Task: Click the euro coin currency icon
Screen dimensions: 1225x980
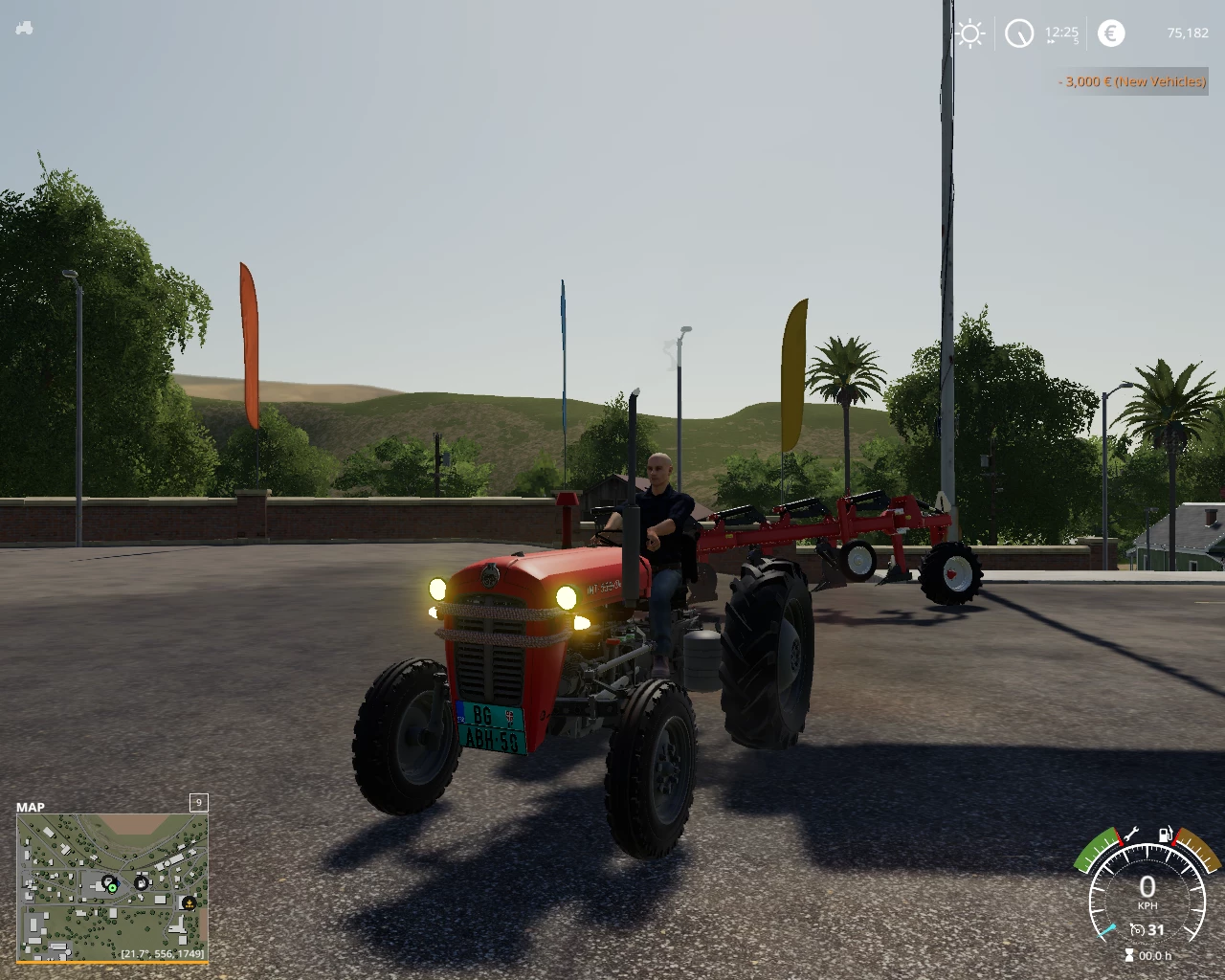Action: (1110, 33)
